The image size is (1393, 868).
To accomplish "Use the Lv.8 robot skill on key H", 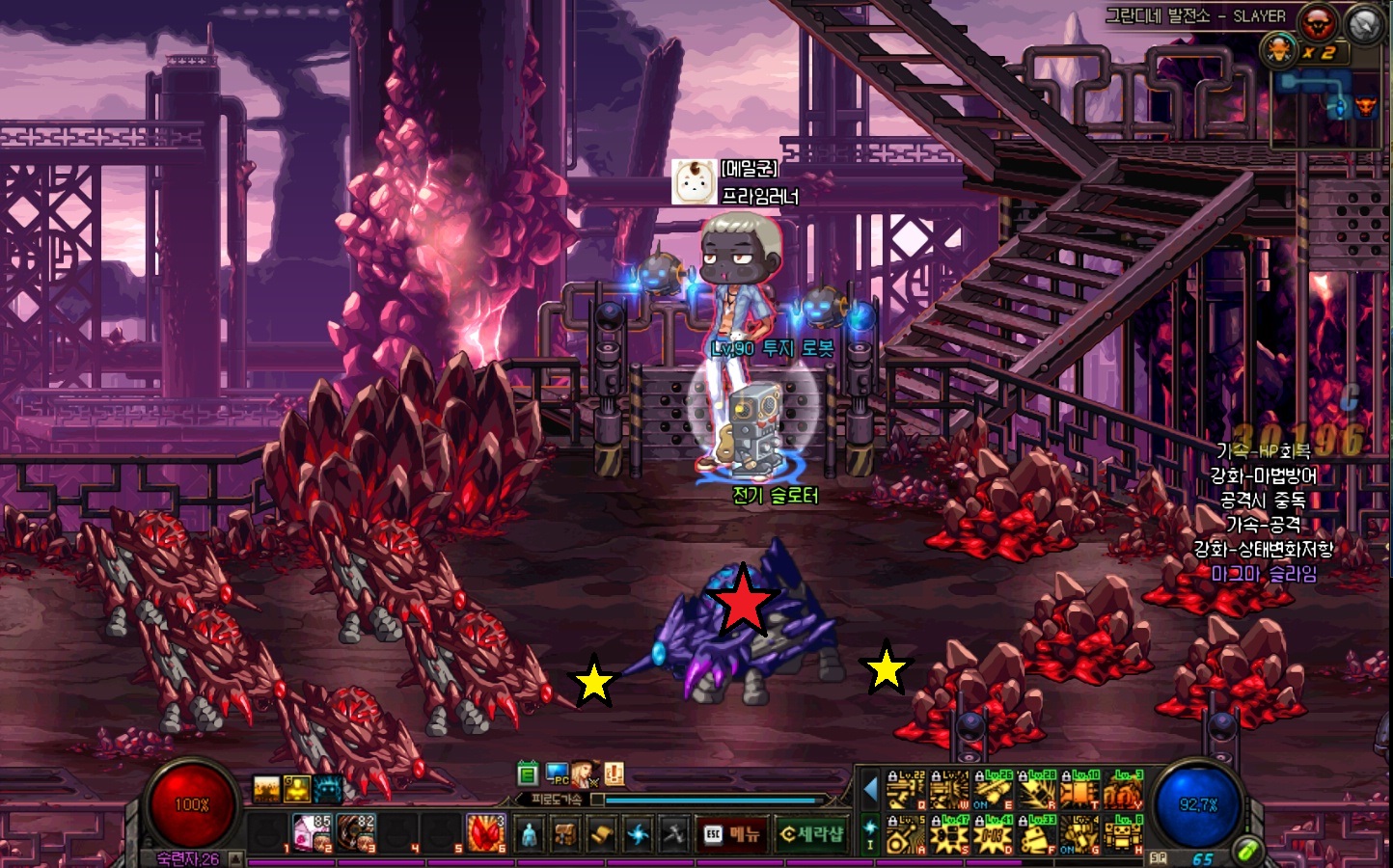I will (1123, 834).
